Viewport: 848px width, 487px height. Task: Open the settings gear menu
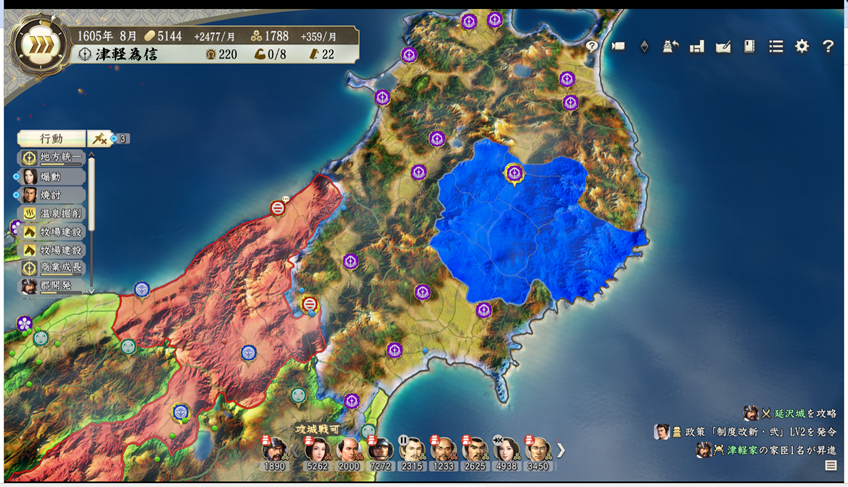pos(801,46)
